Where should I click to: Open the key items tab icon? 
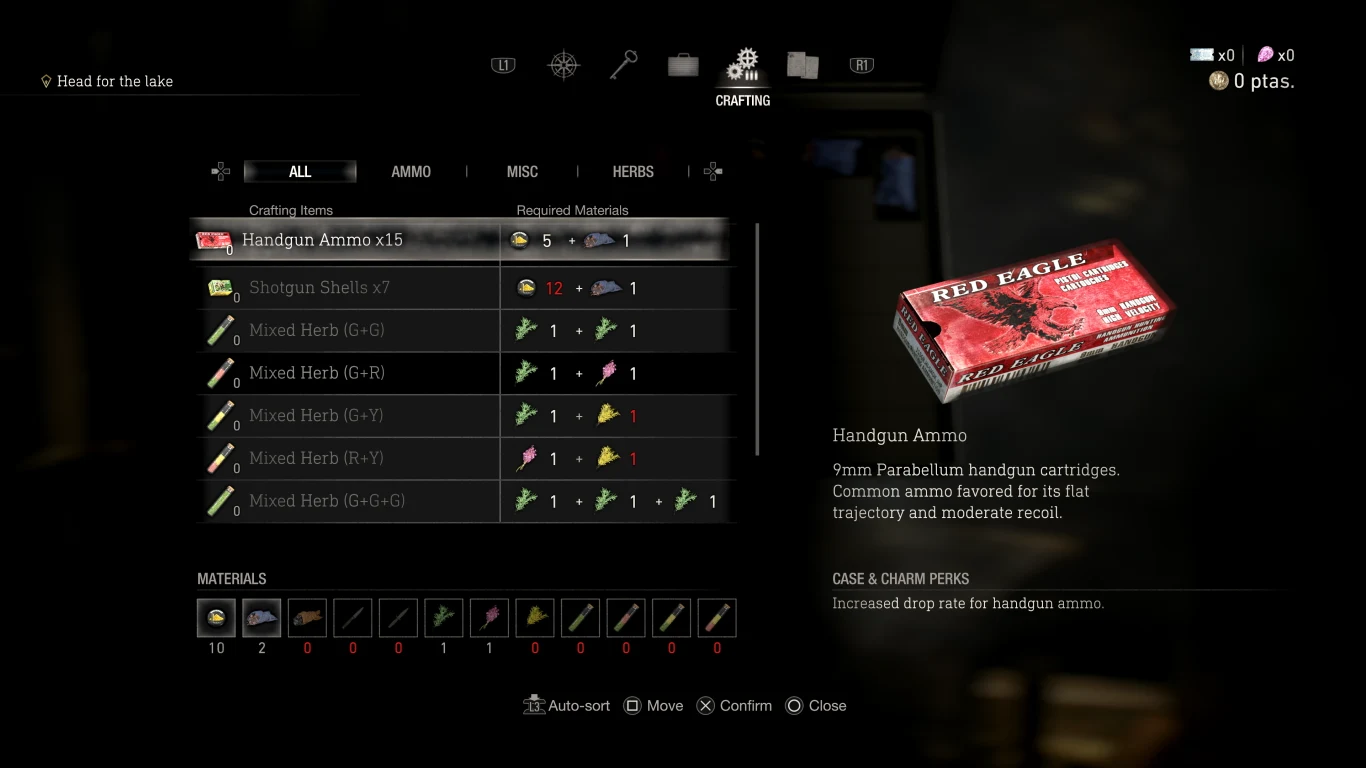pyautogui.click(x=624, y=66)
